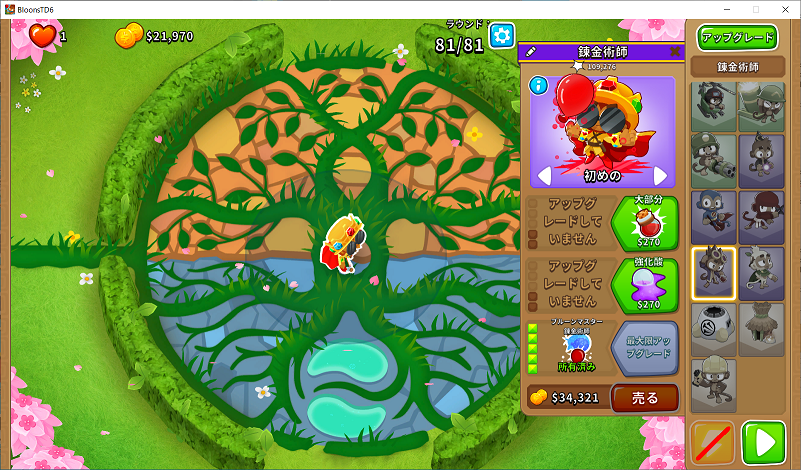This screenshot has width=801, height=470.
Task: Sell the alchemist with the 売る button
Action: [x=645, y=398]
